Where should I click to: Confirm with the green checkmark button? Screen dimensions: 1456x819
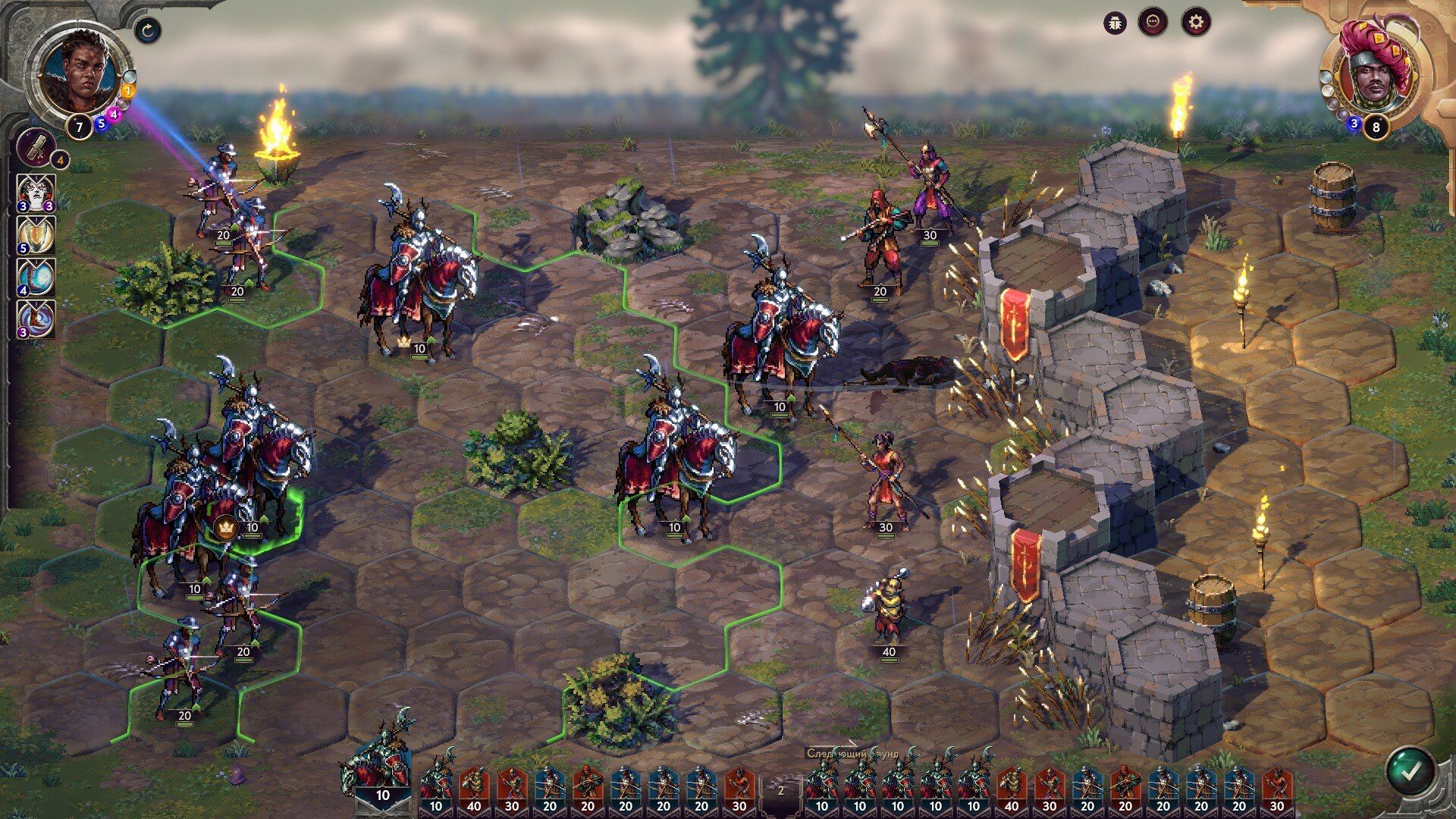pos(1410,772)
